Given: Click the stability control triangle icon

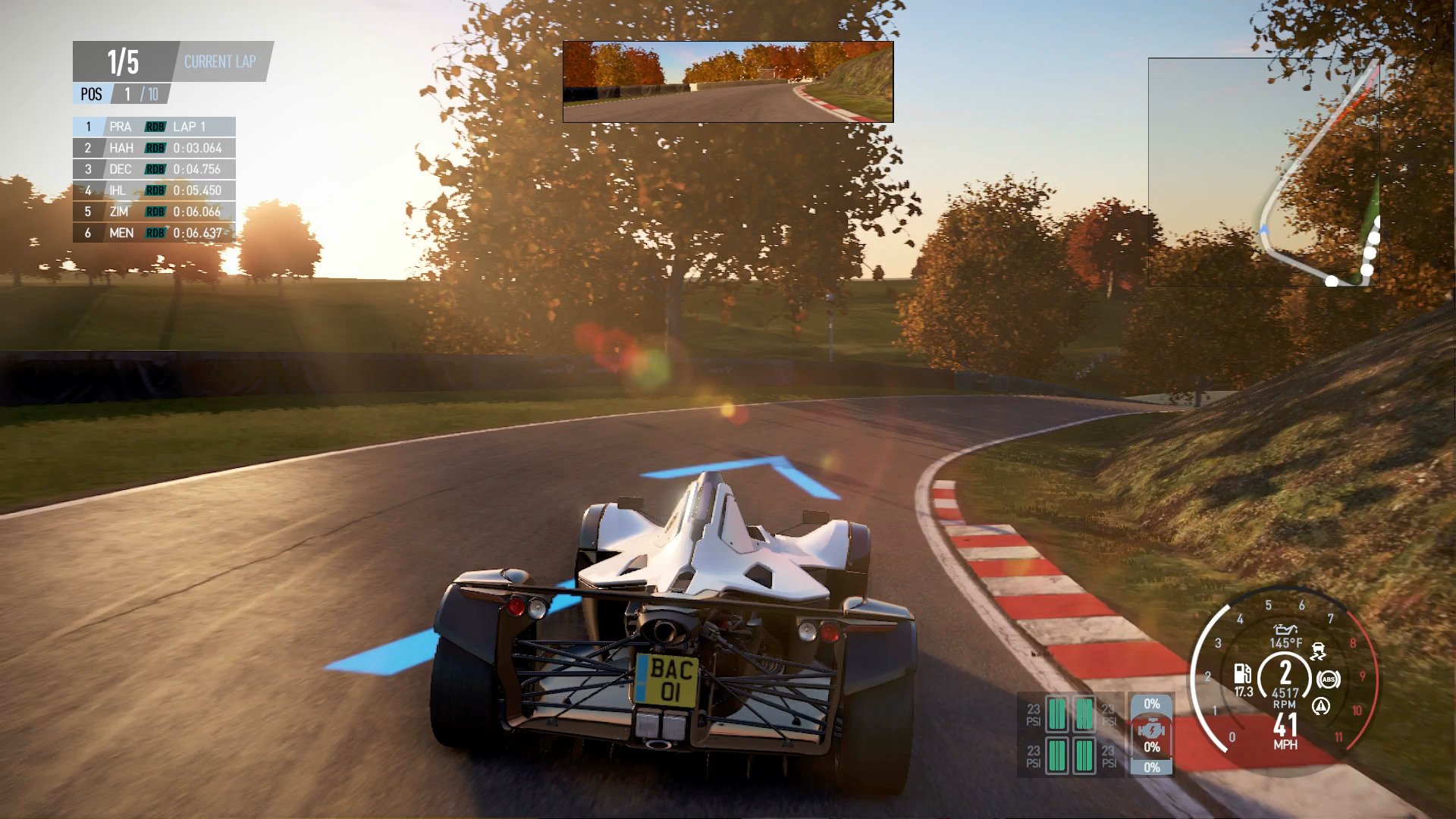Looking at the screenshot, I should [1320, 707].
